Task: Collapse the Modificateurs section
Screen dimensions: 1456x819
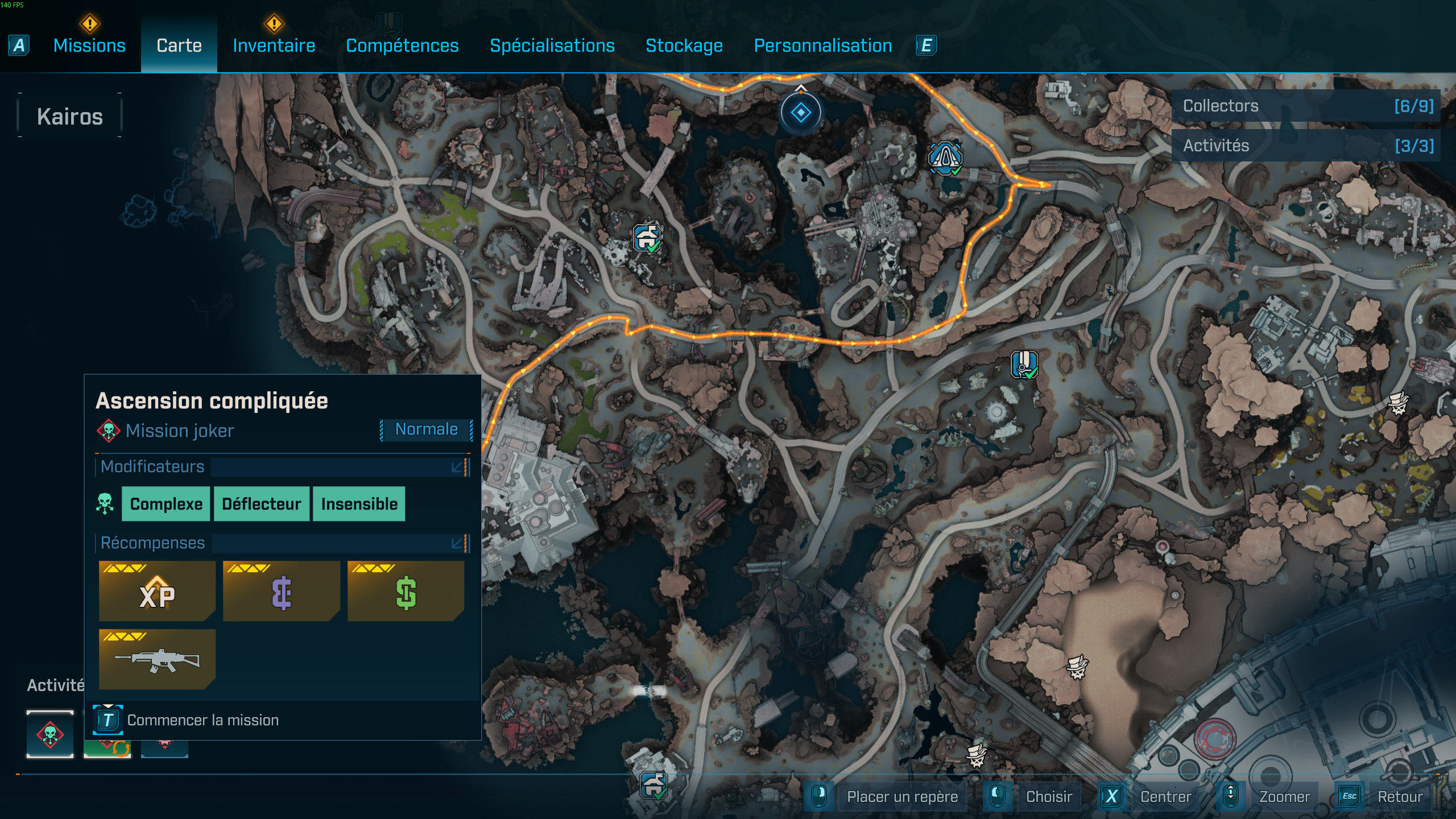Action: coord(457,468)
